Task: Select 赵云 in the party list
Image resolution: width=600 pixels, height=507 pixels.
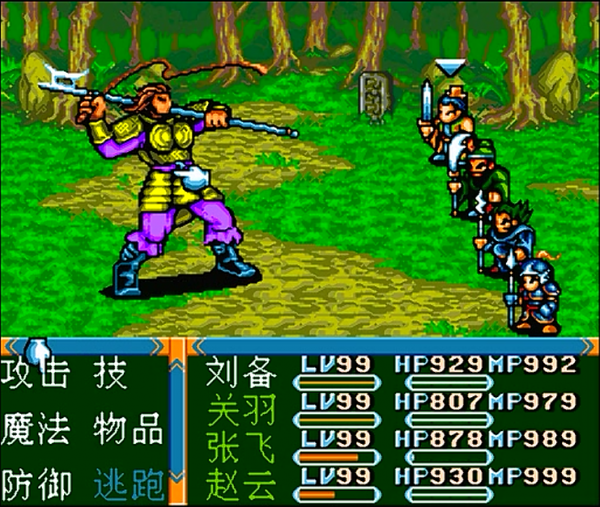Action: pos(240,484)
